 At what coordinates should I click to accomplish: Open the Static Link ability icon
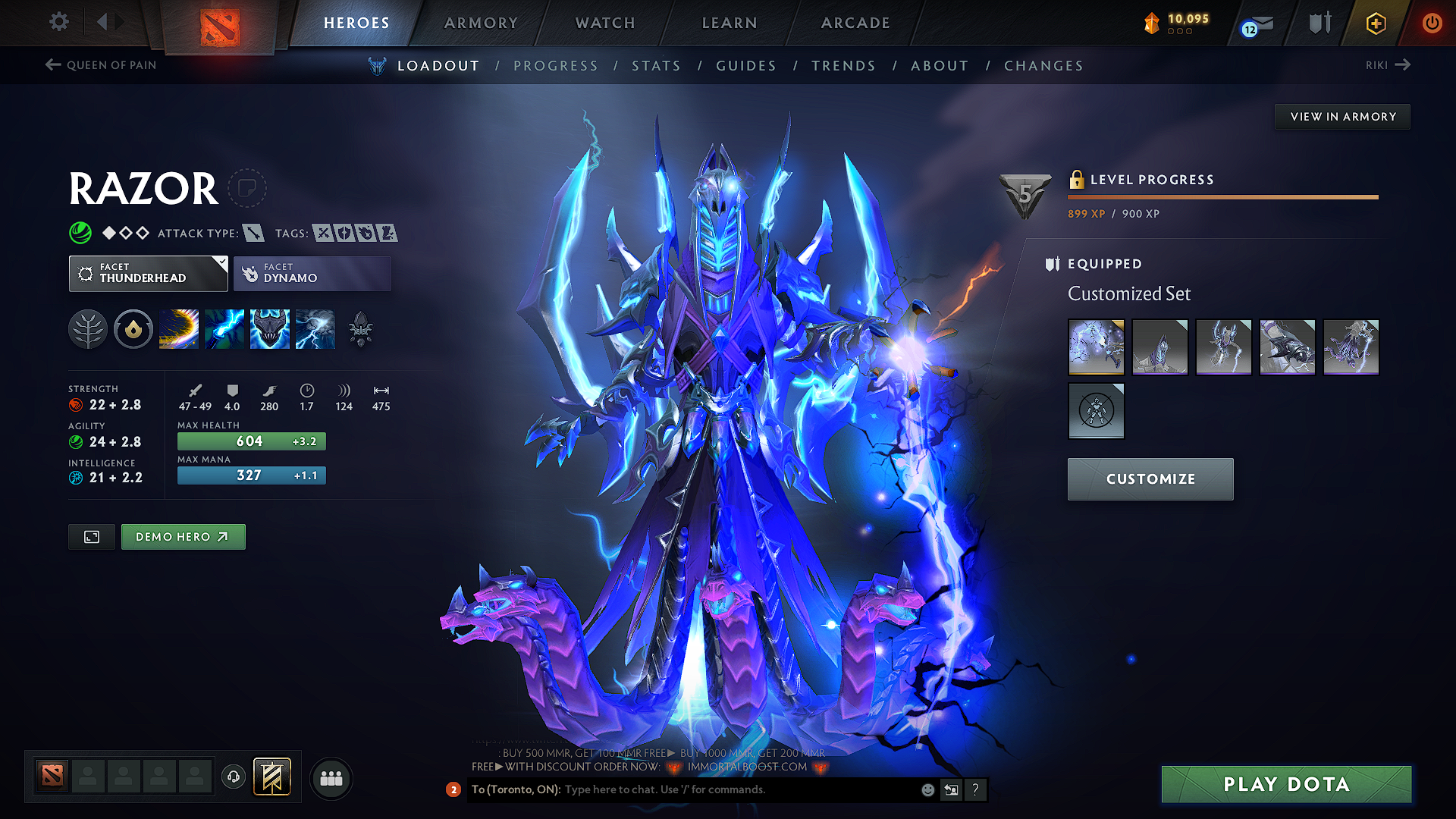tap(224, 328)
